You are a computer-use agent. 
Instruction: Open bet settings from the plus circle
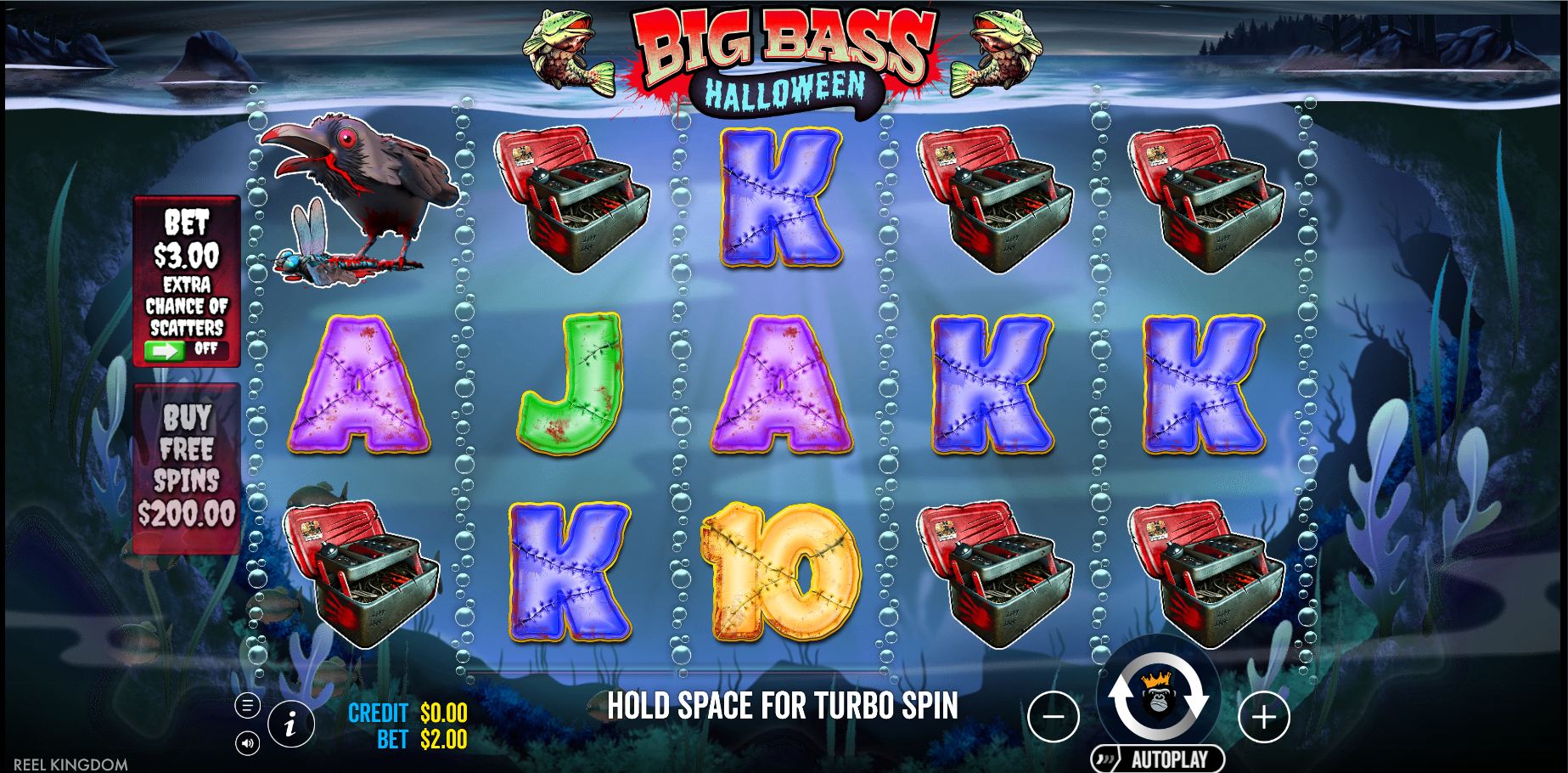[x=1266, y=718]
